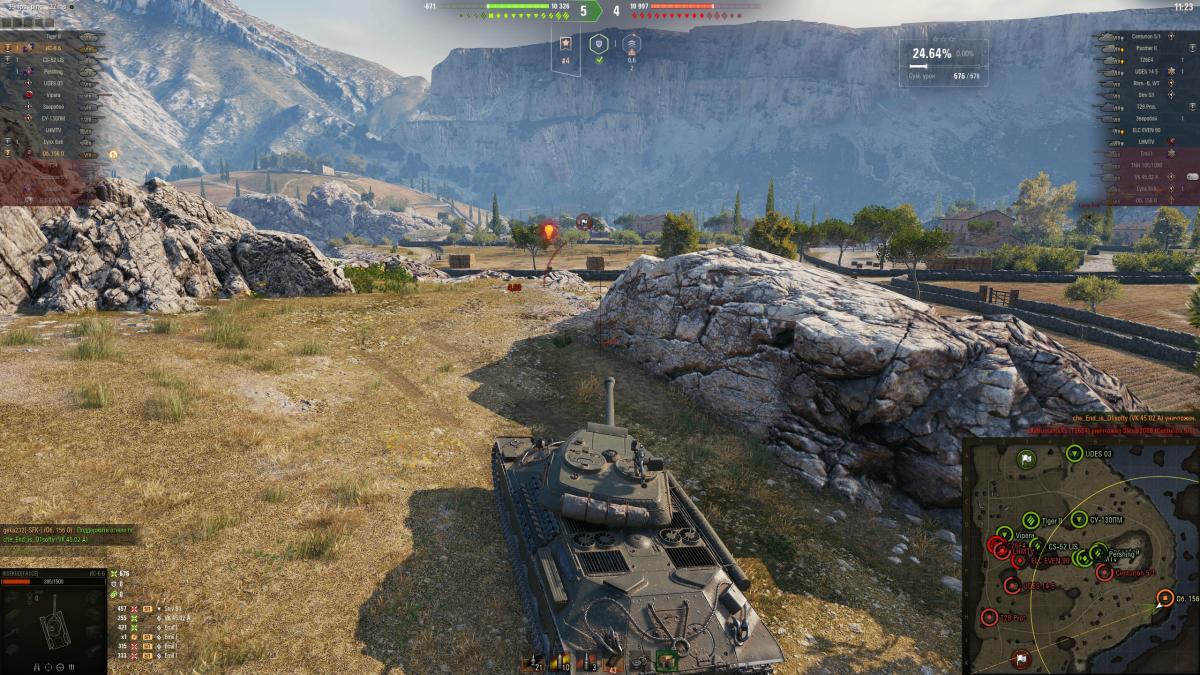Open the shield-shaped mission icon at top

point(598,44)
